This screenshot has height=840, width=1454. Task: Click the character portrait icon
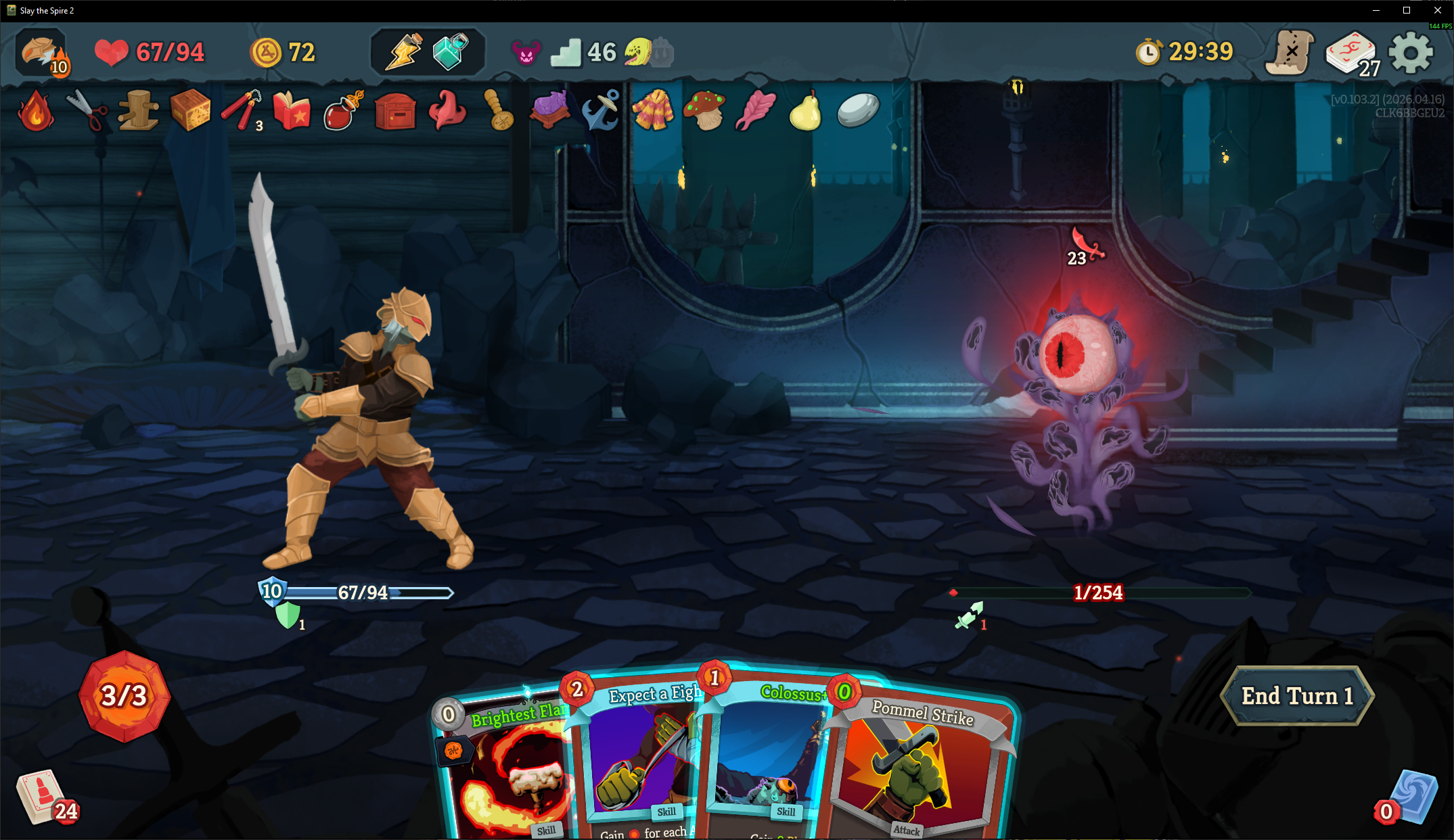(42, 52)
